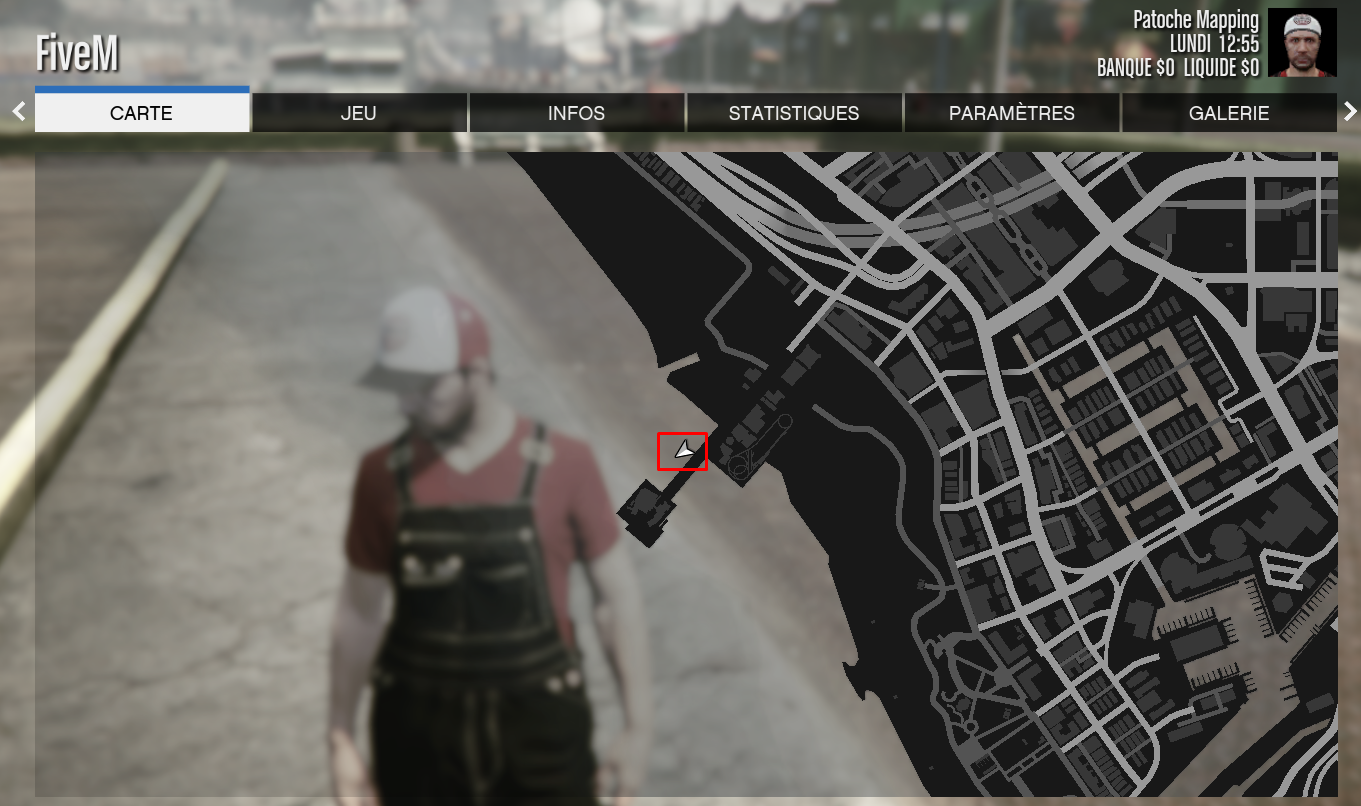This screenshot has height=806, width=1361.
Task: Click the player portrait thumbnail
Action: coord(1302,43)
